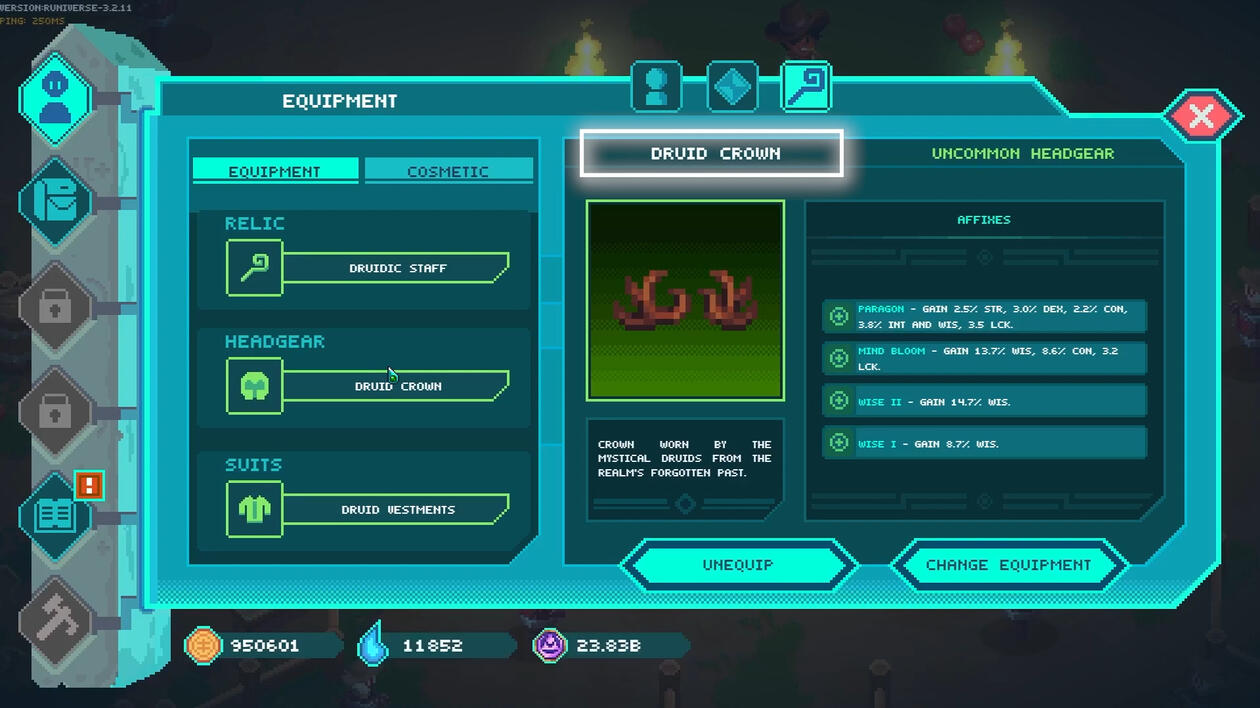The width and height of the screenshot is (1260, 708).
Task: Select the Druidic Staff relic slot
Action: point(397,268)
